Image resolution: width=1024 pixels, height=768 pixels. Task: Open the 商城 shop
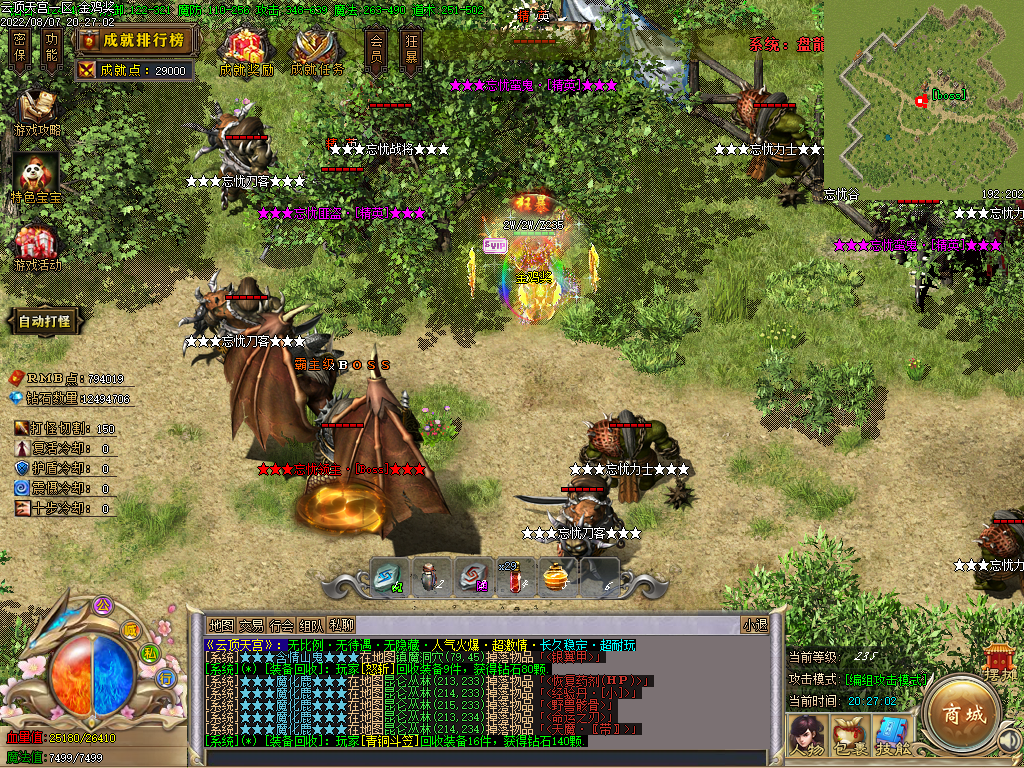[x=961, y=713]
